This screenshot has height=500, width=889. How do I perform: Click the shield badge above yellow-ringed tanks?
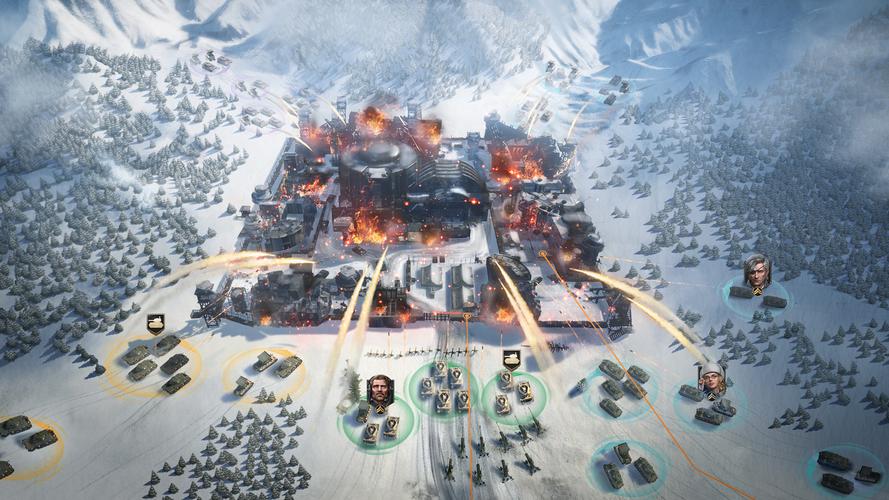point(155,323)
